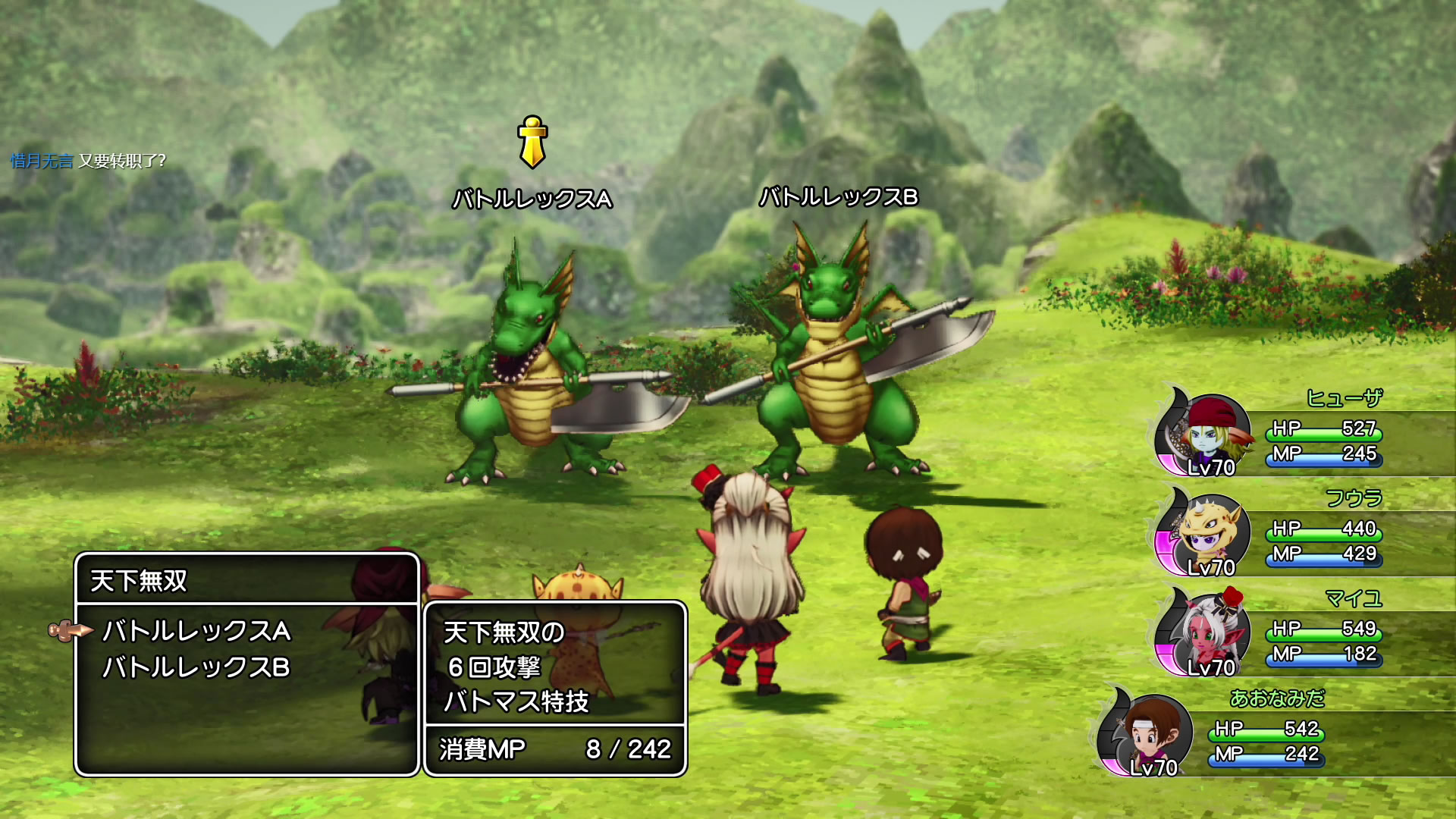Click the バトルレックスB enemy name label
The height and width of the screenshot is (819, 1456).
click(839, 197)
